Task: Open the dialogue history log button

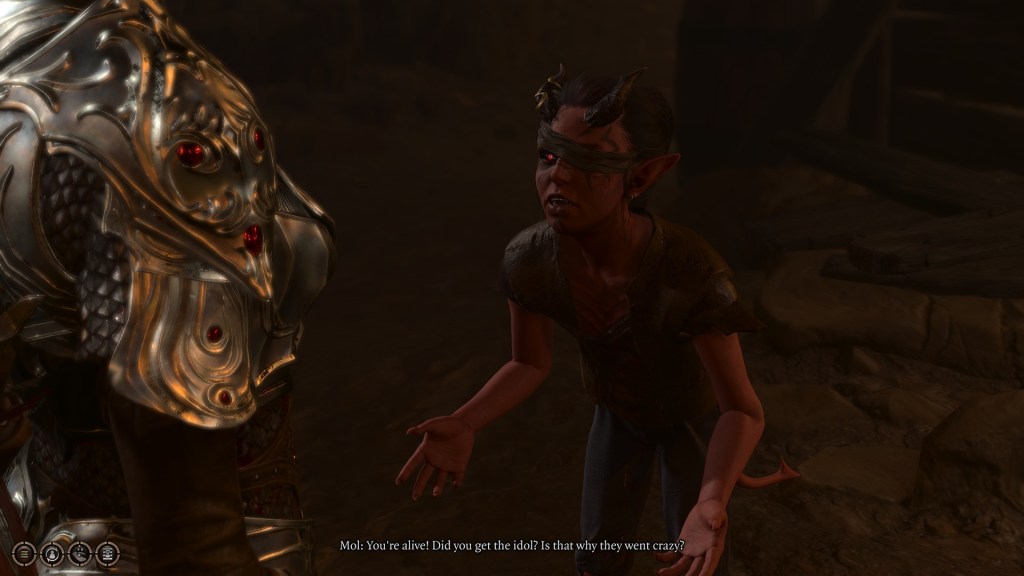Action: pyautogui.click(x=24, y=552)
